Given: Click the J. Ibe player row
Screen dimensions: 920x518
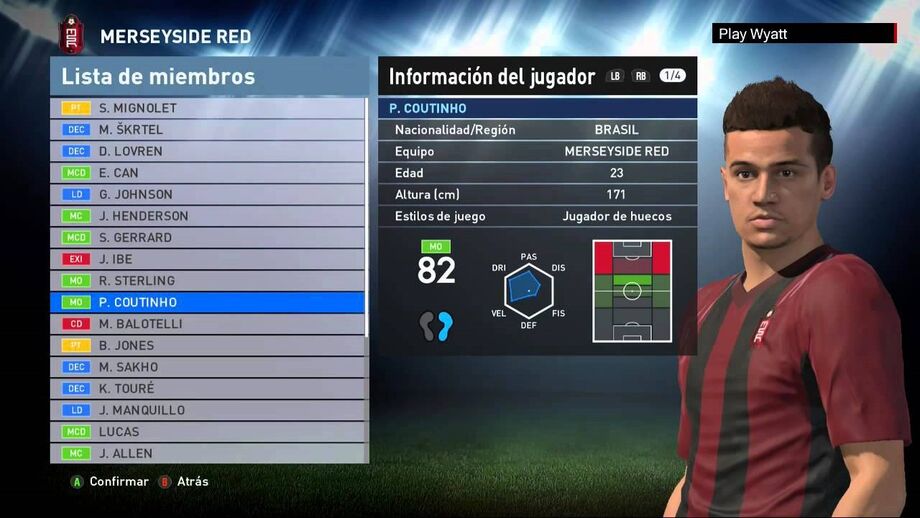Looking at the screenshot, I should pyautogui.click(x=208, y=259).
